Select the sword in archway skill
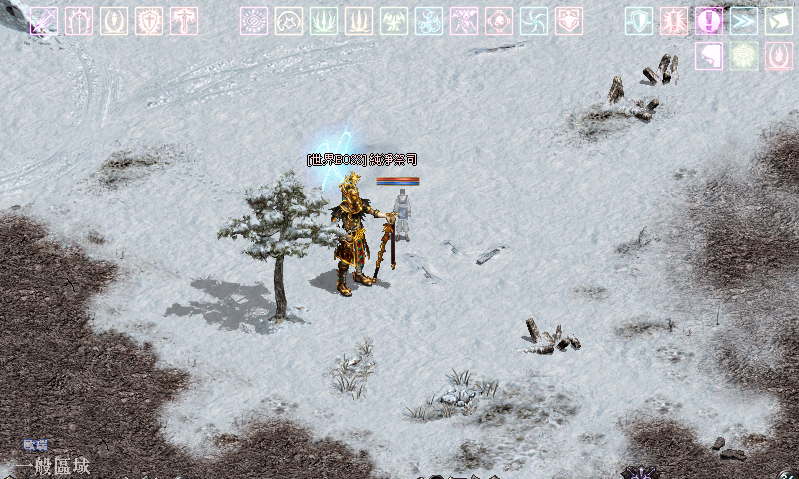Viewport: 799px width, 479px height. [x=79, y=21]
